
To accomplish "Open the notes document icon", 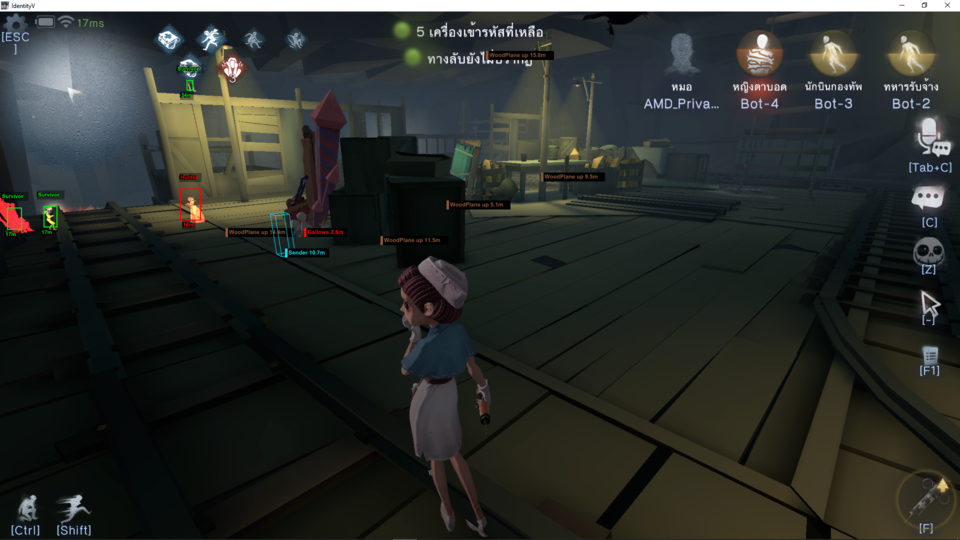I will 930,355.
